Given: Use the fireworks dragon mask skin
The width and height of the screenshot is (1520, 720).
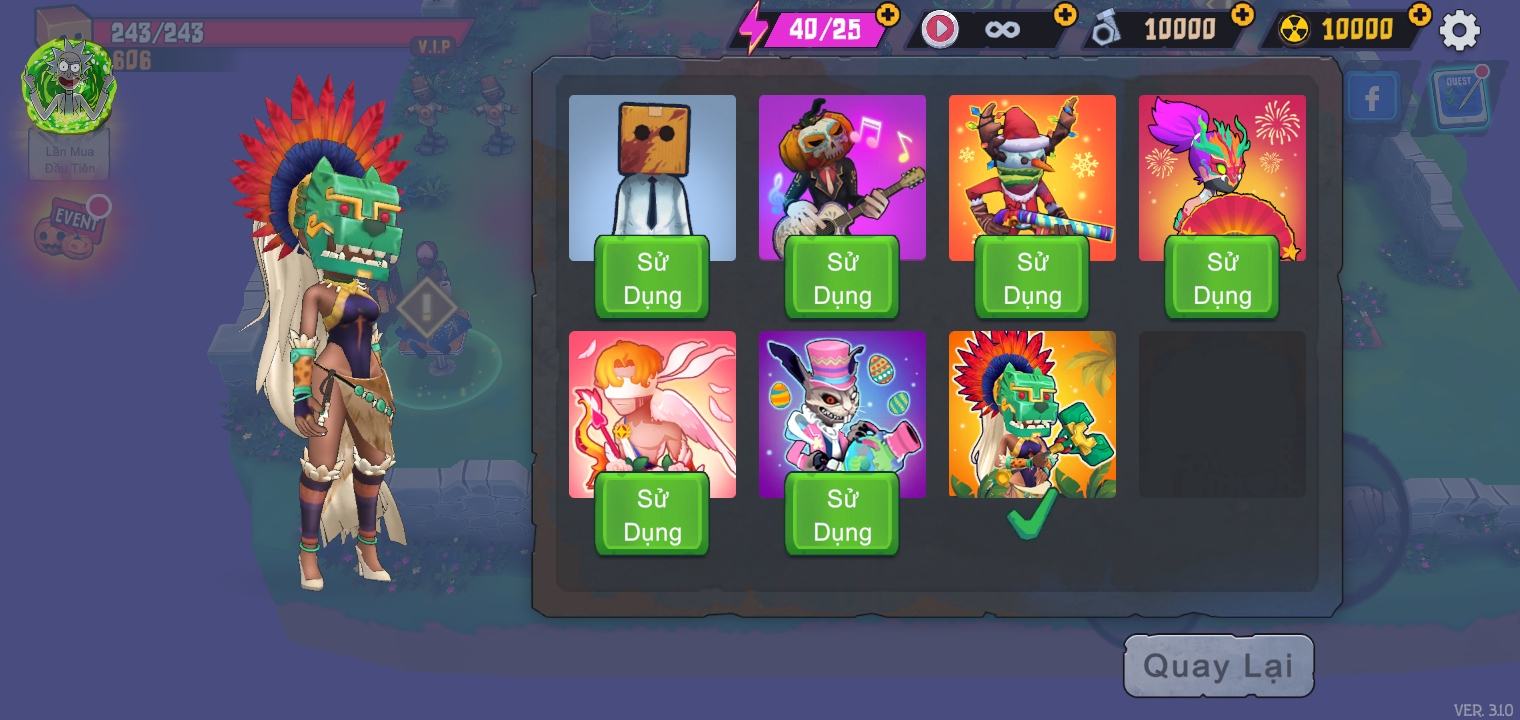Looking at the screenshot, I should [x=1222, y=278].
